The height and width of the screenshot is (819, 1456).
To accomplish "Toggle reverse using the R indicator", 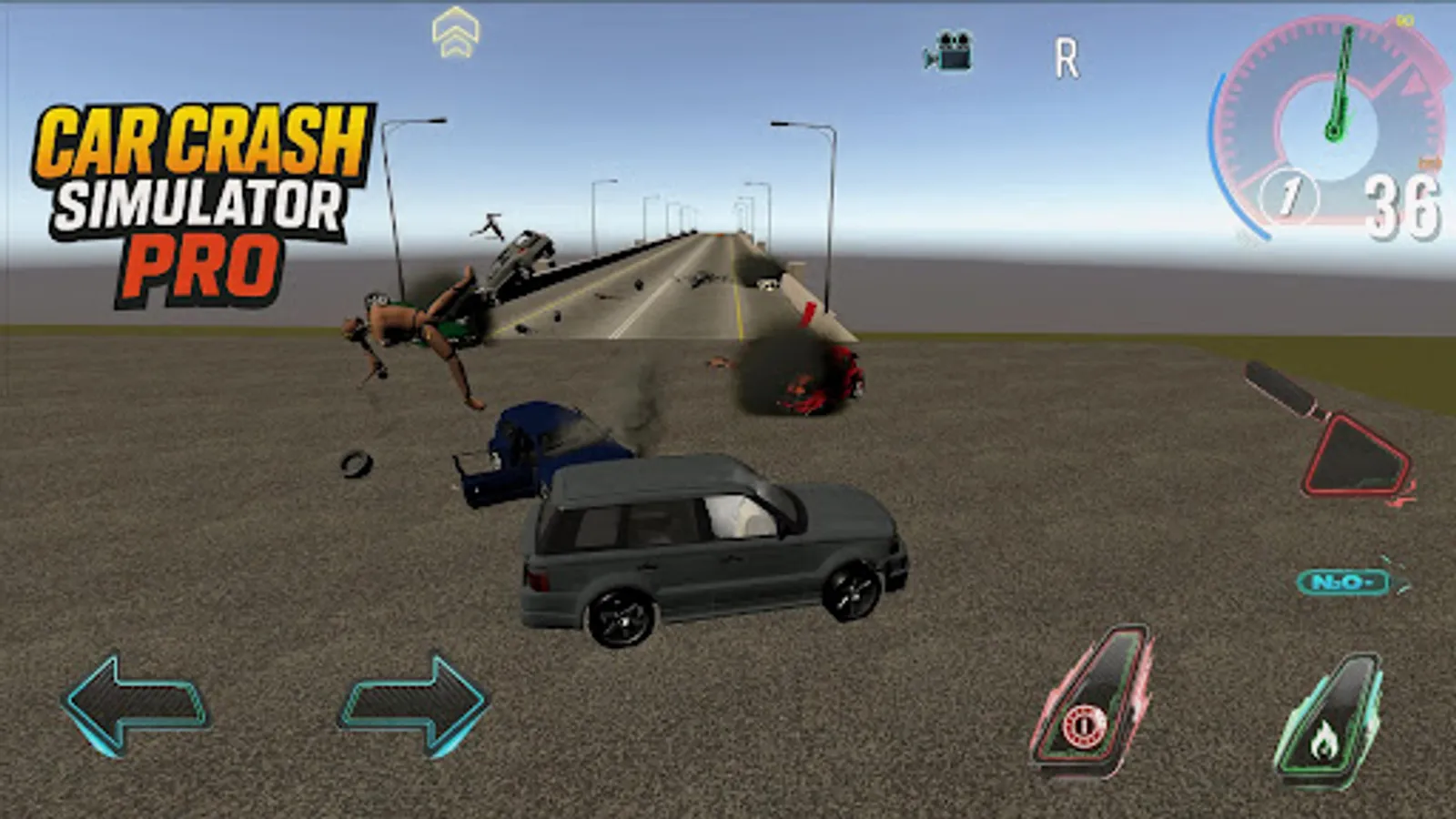I will point(1067,55).
